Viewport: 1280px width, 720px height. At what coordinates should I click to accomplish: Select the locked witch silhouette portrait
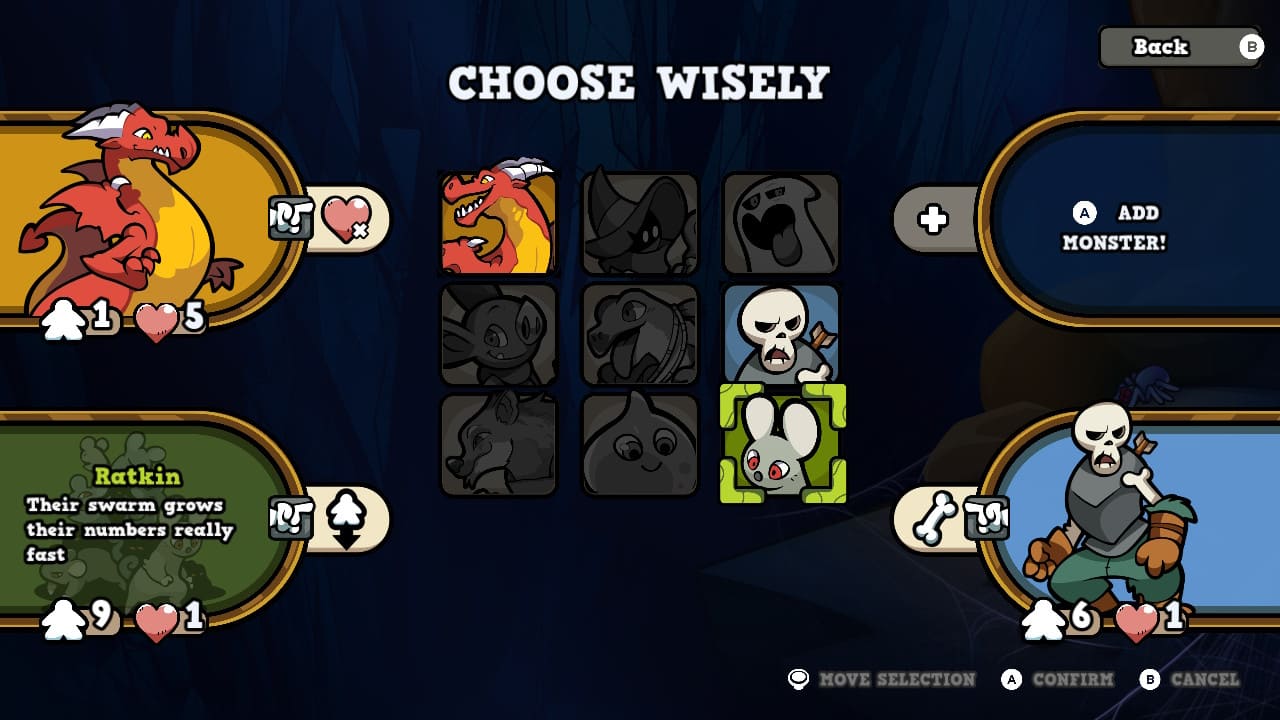click(638, 222)
